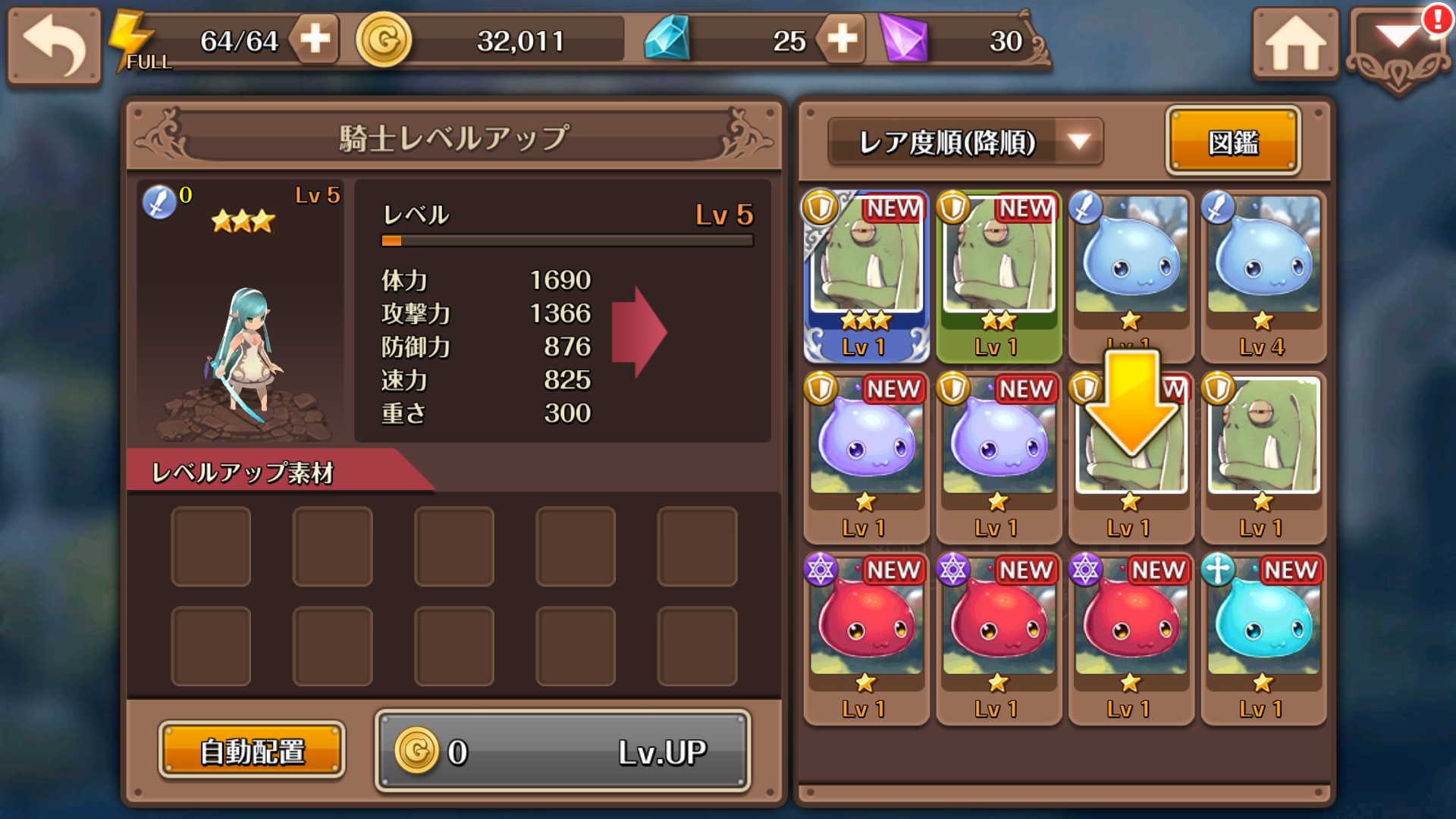This screenshot has height=819, width=1456.
Task: Choose the two-star green orc card
Action: point(998,277)
